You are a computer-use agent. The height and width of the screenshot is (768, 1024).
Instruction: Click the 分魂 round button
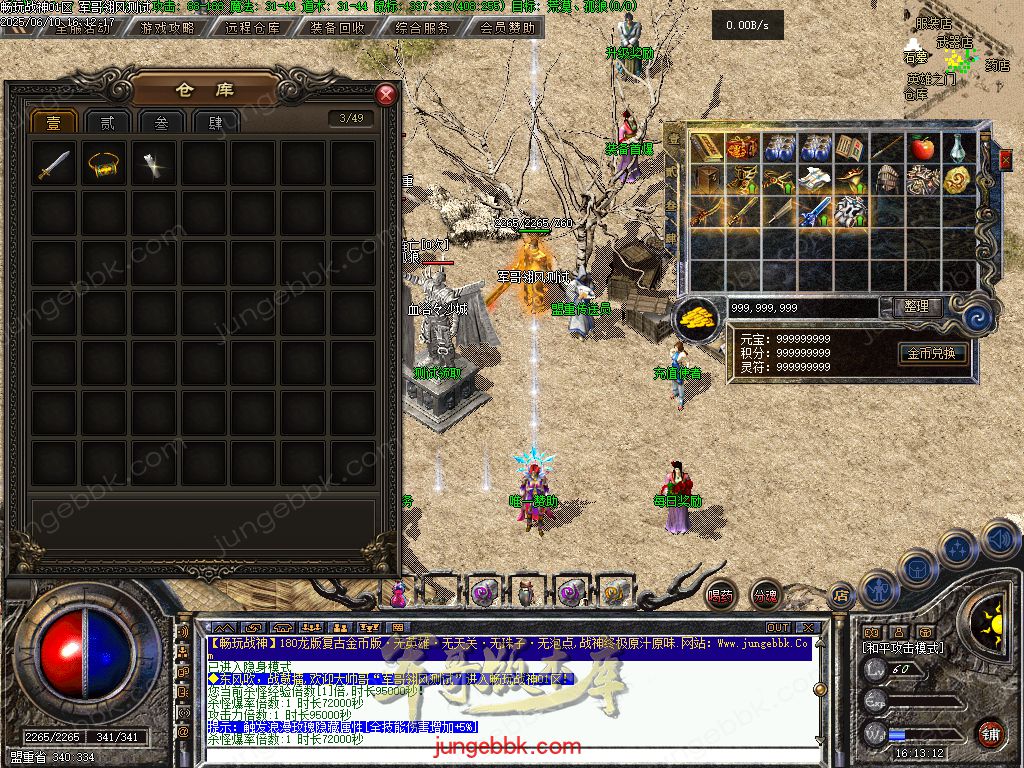tap(765, 594)
